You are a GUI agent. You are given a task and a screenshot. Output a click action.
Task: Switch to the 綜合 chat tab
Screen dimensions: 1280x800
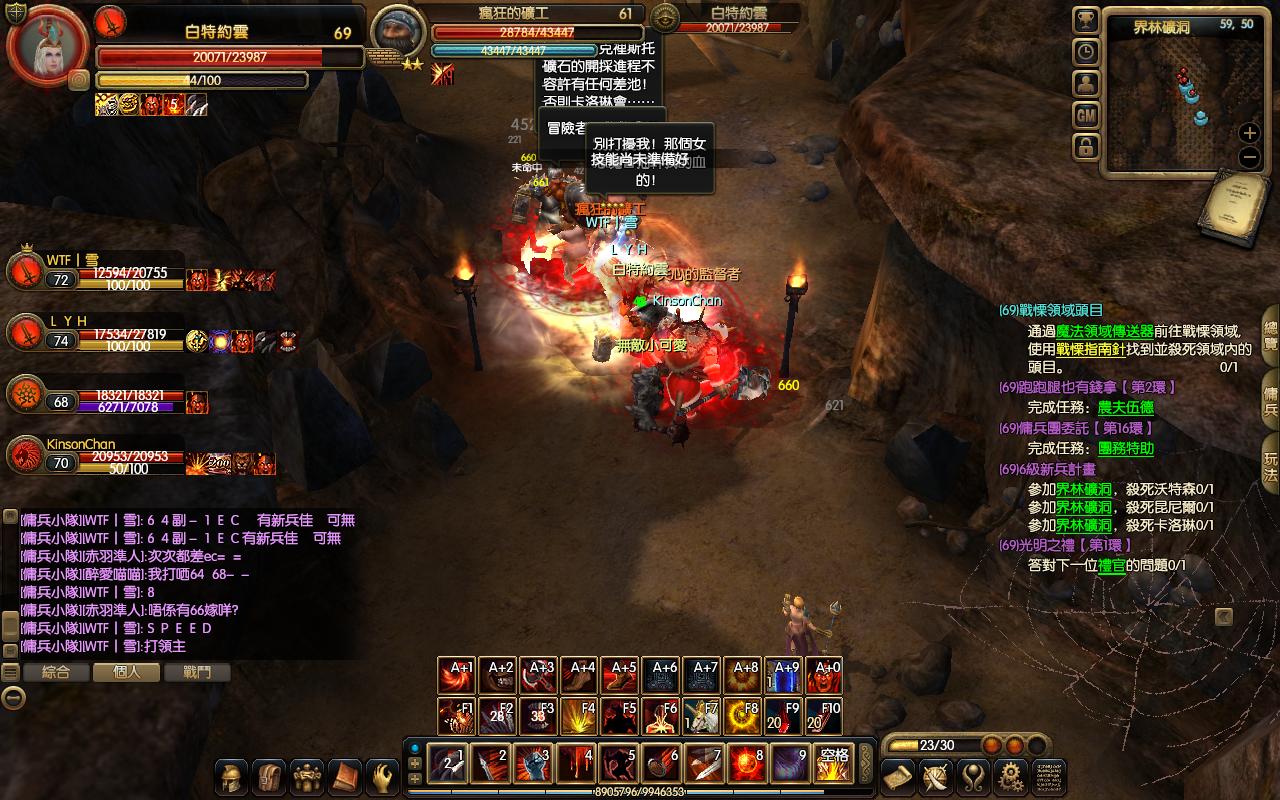coord(56,672)
